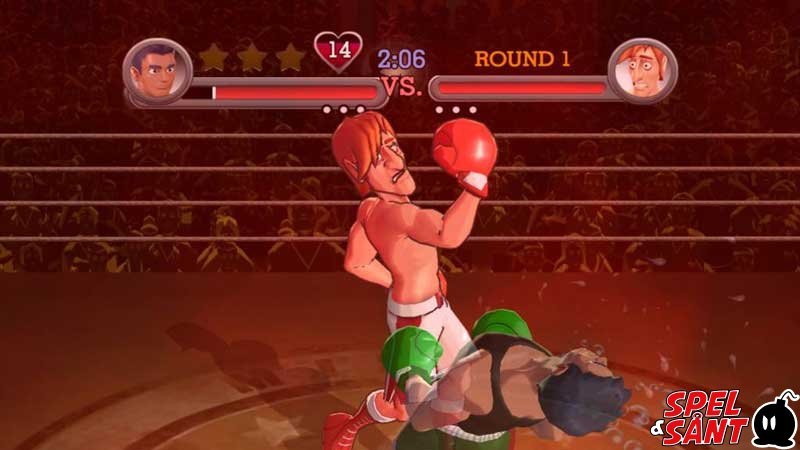Viewport: 800px width, 450px height.
Task: Click Little Mac's portrait icon
Action: pos(156,70)
